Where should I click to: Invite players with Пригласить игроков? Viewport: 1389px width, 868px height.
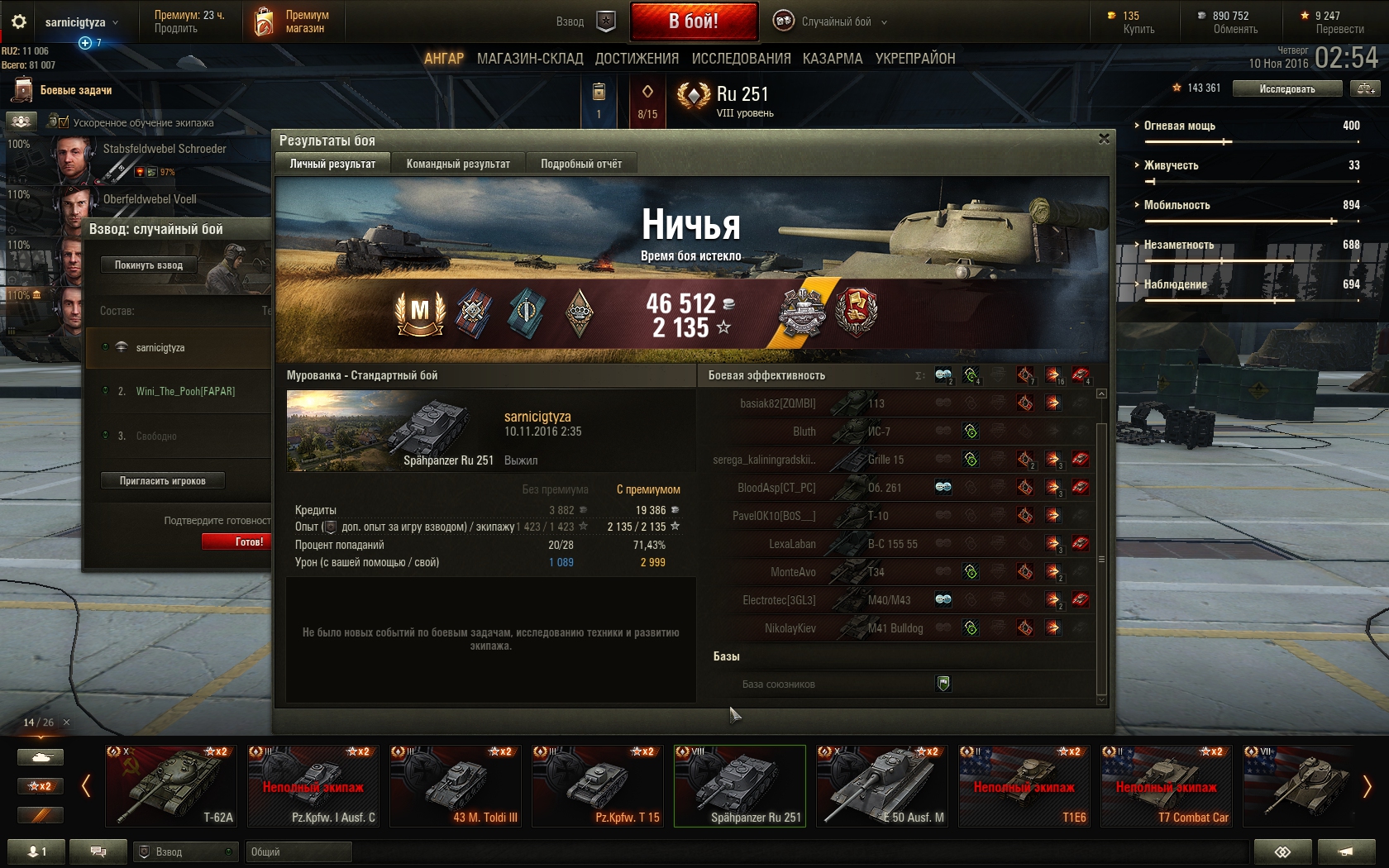pyautogui.click(x=162, y=481)
